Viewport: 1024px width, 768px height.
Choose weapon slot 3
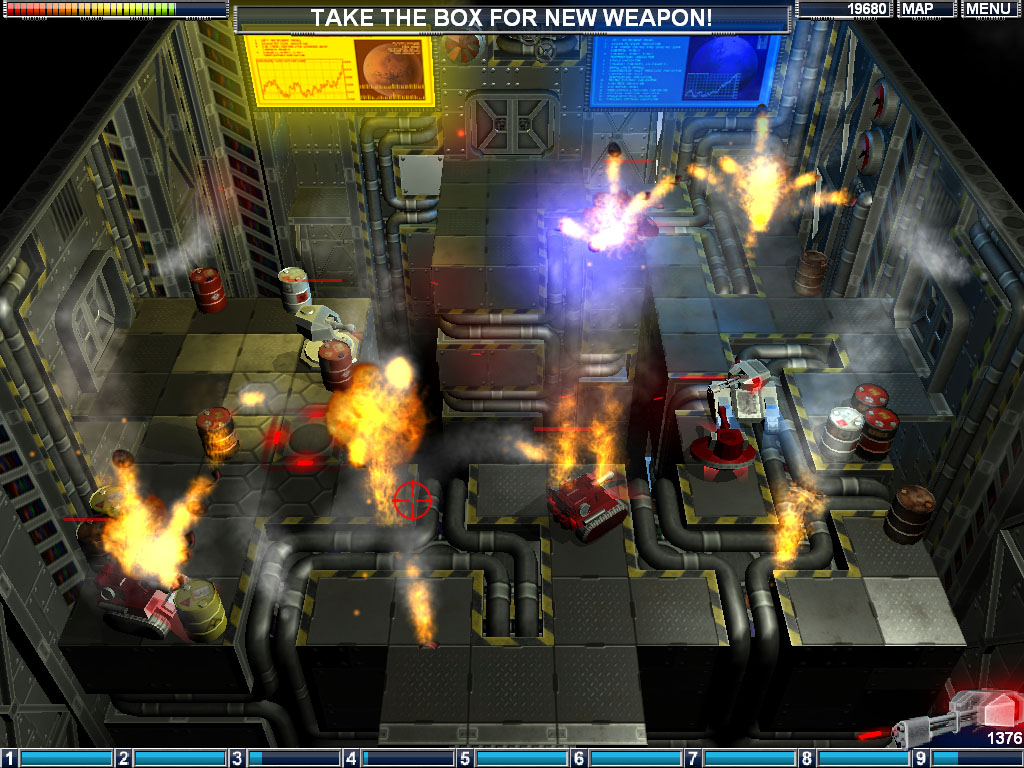[285, 758]
